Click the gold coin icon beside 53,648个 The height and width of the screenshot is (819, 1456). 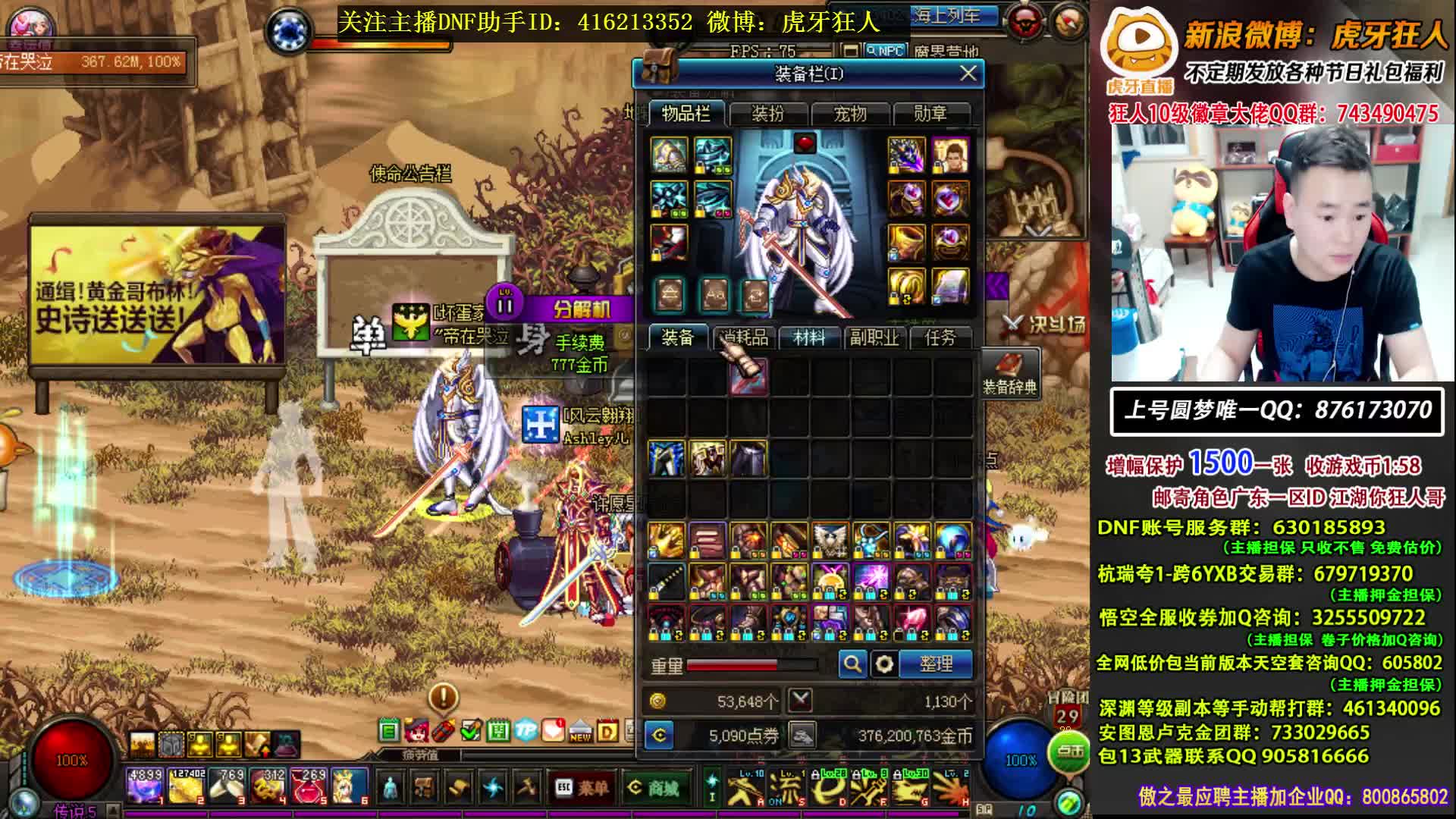[x=658, y=701]
